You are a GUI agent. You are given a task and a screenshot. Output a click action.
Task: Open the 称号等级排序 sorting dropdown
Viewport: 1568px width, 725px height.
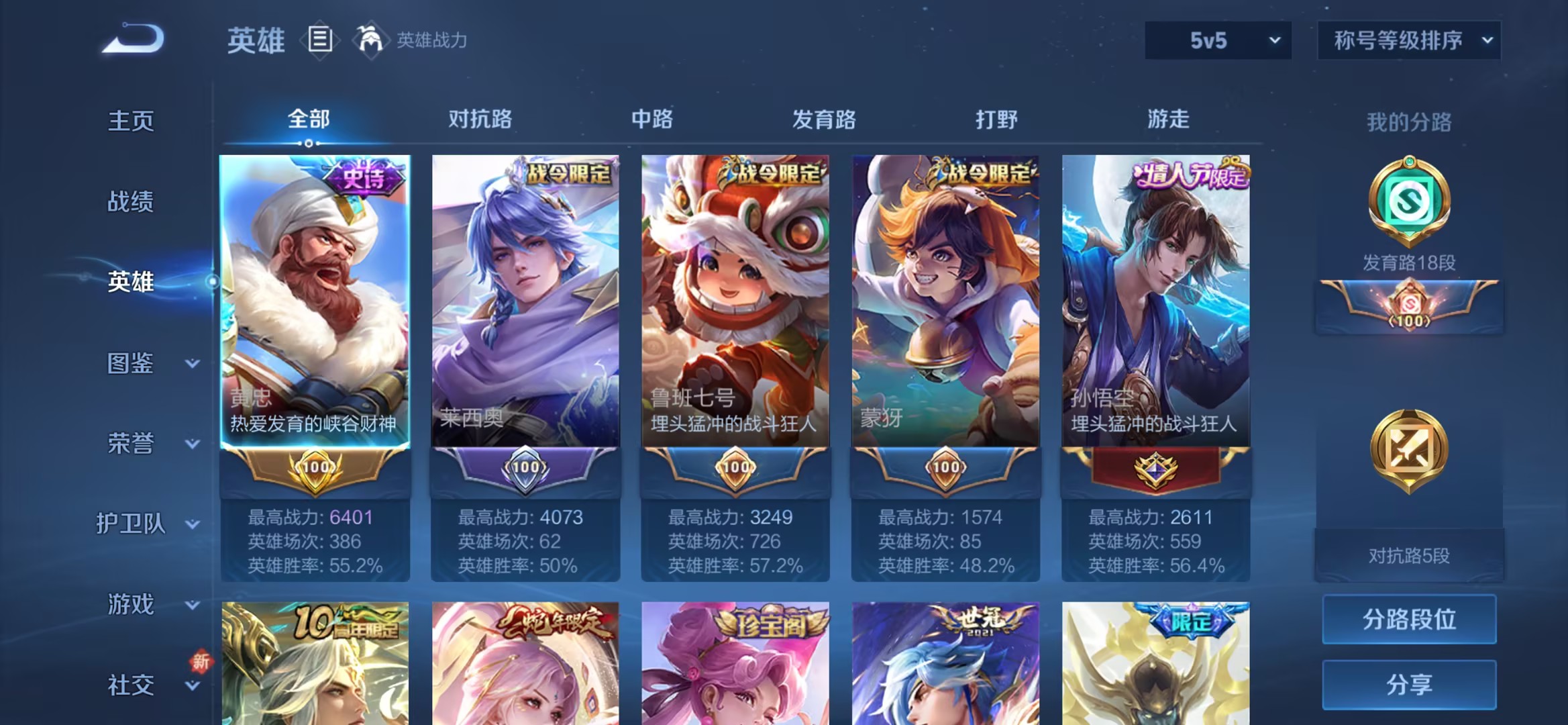(x=1408, y=40)
